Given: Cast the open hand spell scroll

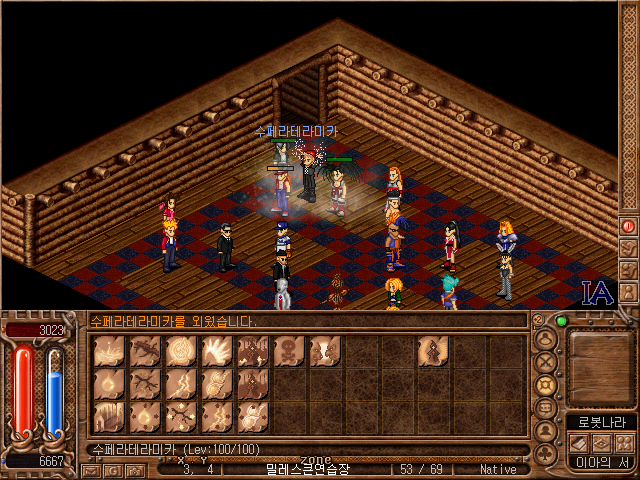Looking at the screenshot, I should (x=217, y=350).
